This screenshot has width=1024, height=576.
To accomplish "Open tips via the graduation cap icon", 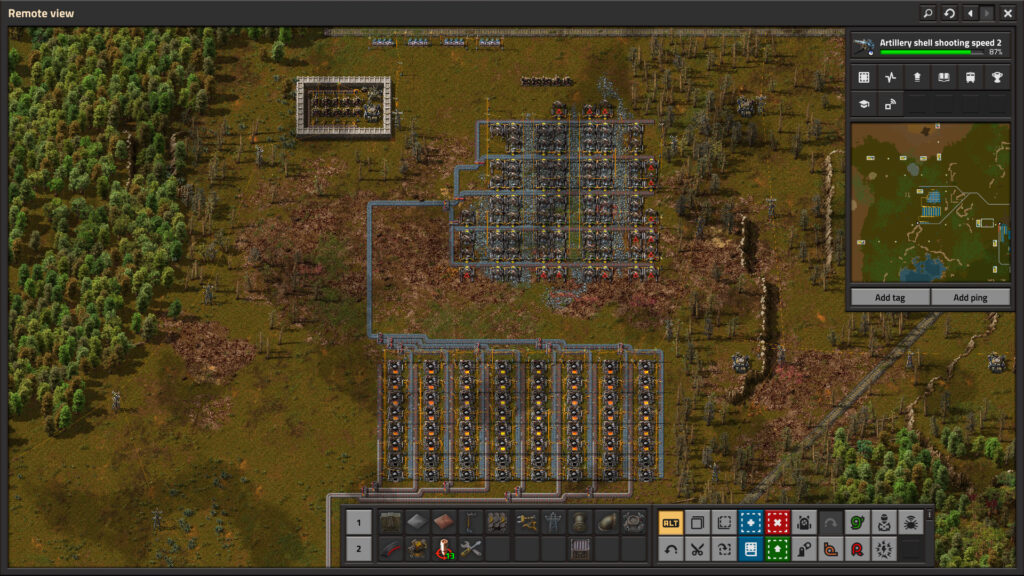I will (x=864, y=103).
